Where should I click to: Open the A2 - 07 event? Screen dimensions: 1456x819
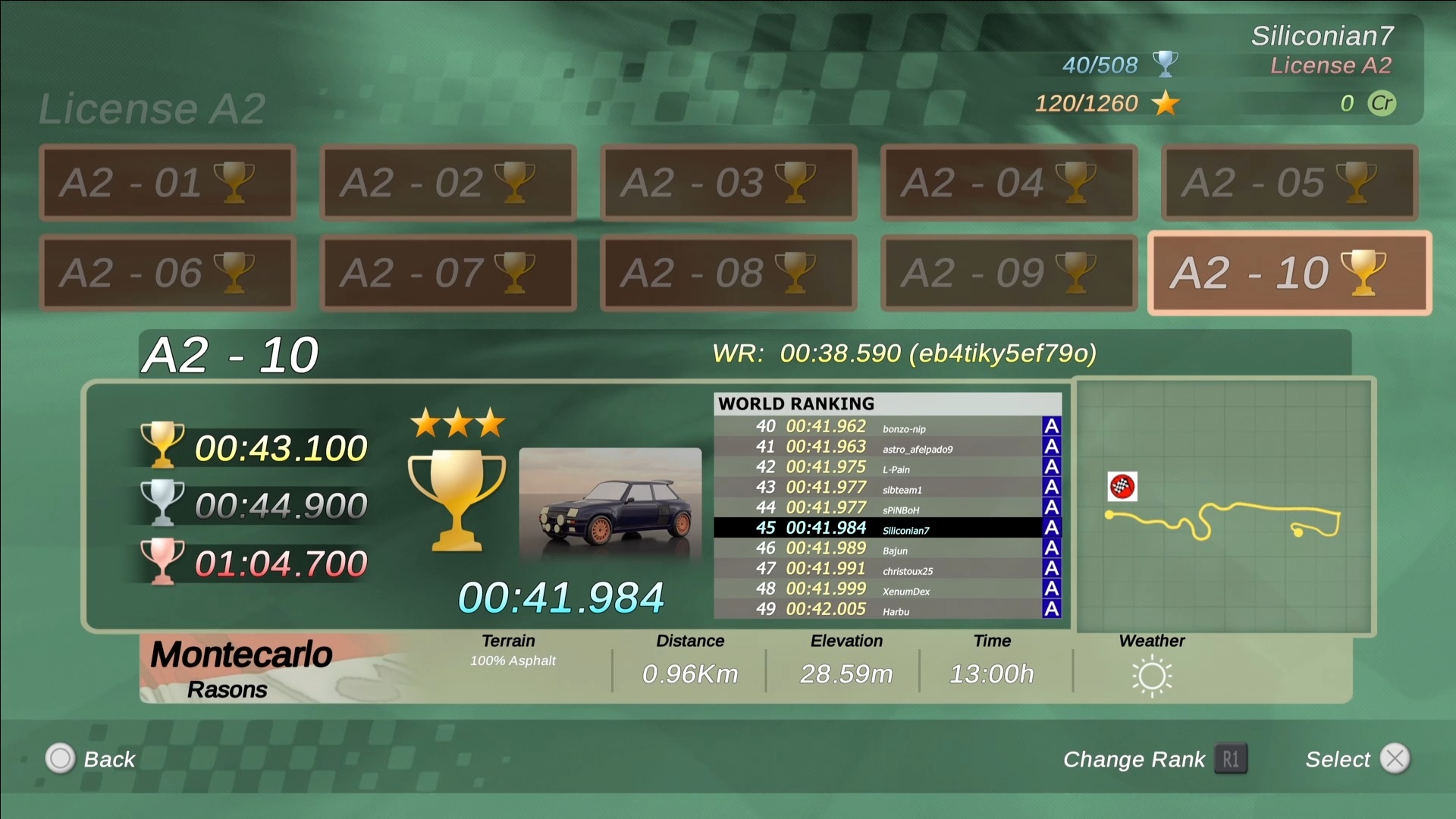447,273
